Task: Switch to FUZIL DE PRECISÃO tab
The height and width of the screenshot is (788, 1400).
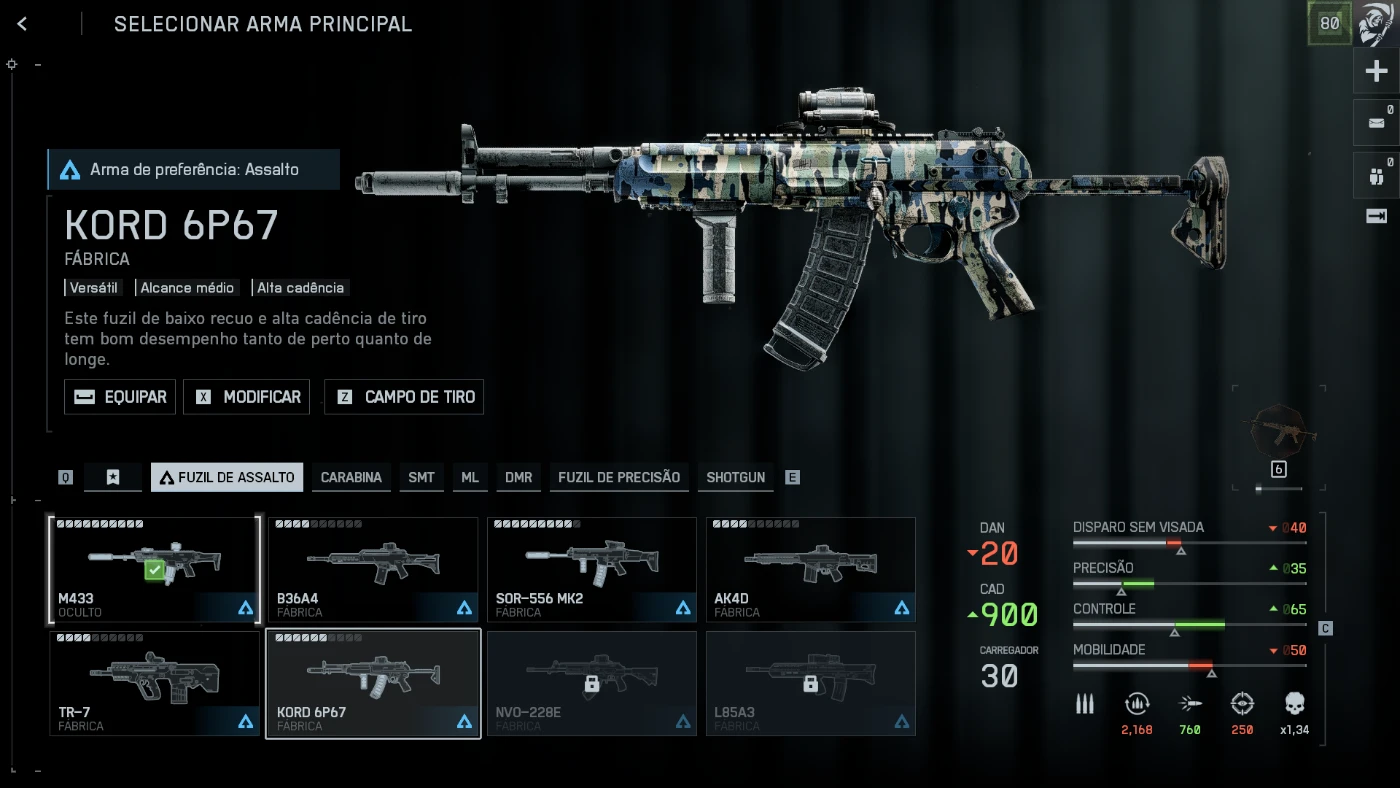Action: (x=619, y=477)
